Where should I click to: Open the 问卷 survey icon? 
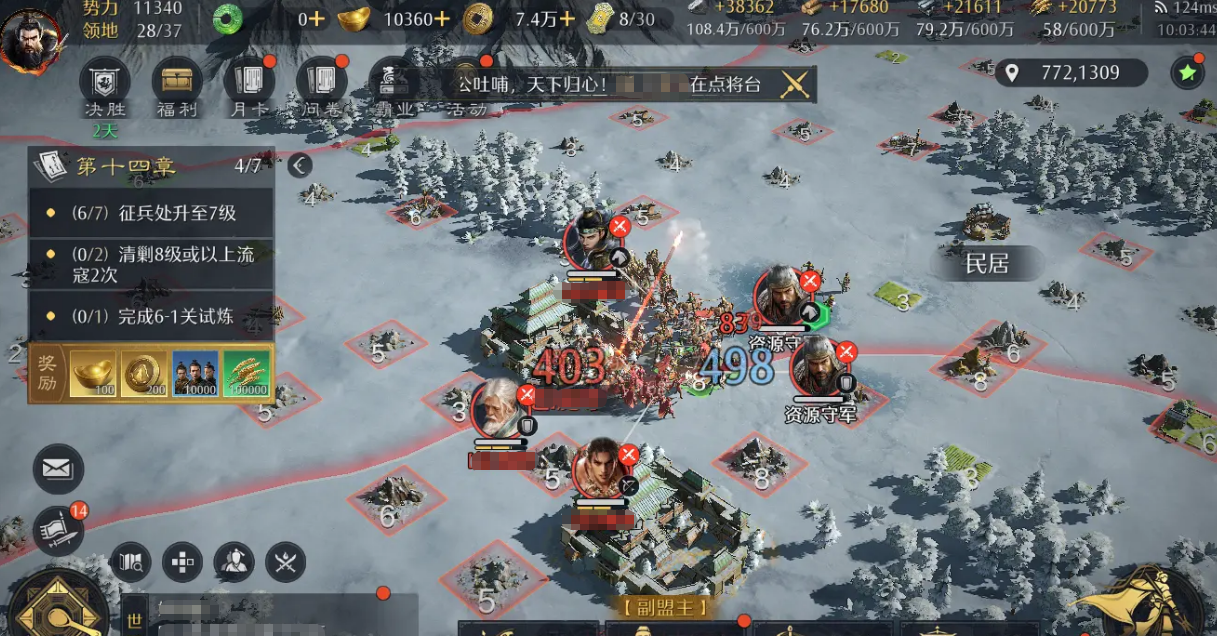point(321,81)
